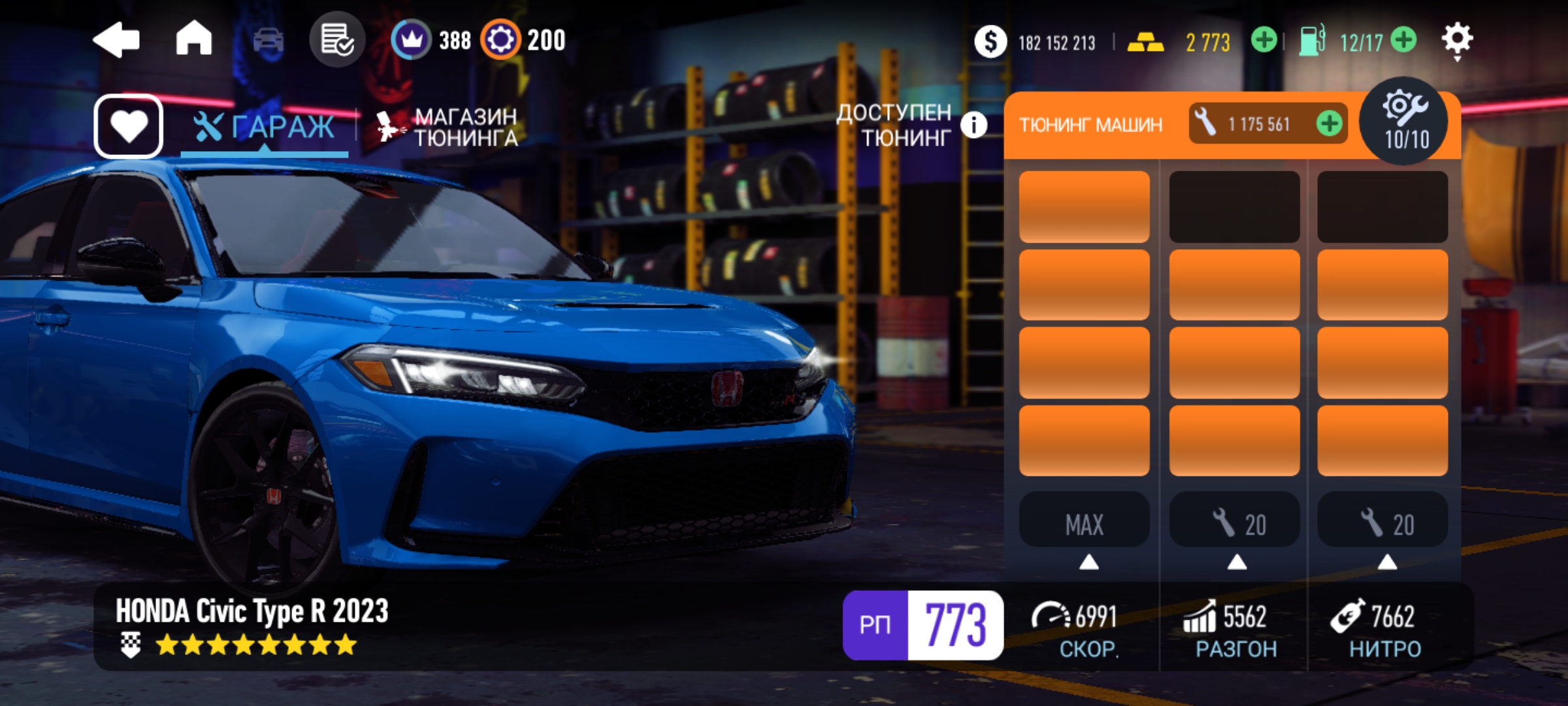Open the car collection icon

pyautogui.click(x=268, y=41)
